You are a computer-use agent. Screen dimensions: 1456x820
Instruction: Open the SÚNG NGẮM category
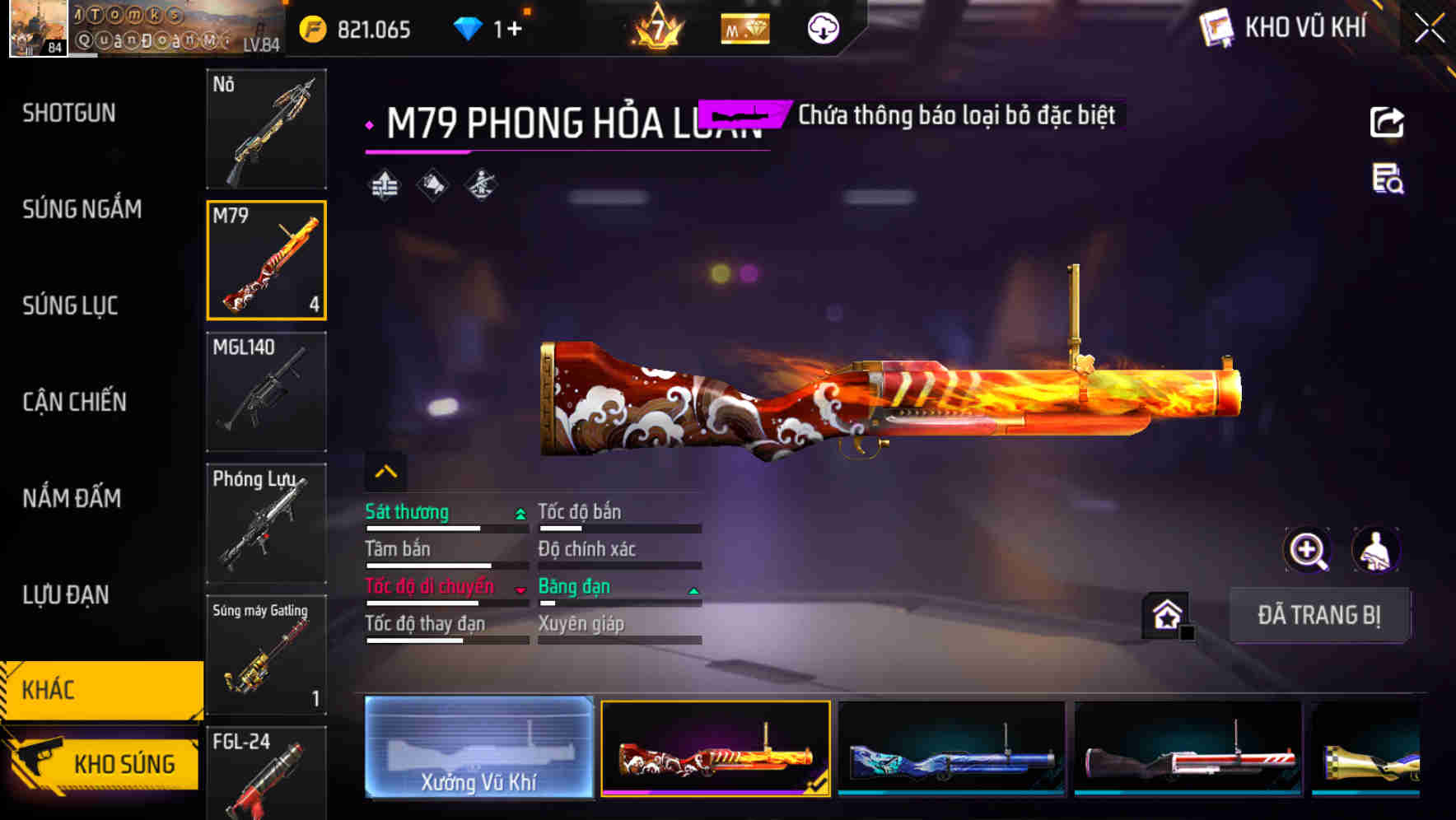pos(81,209)
